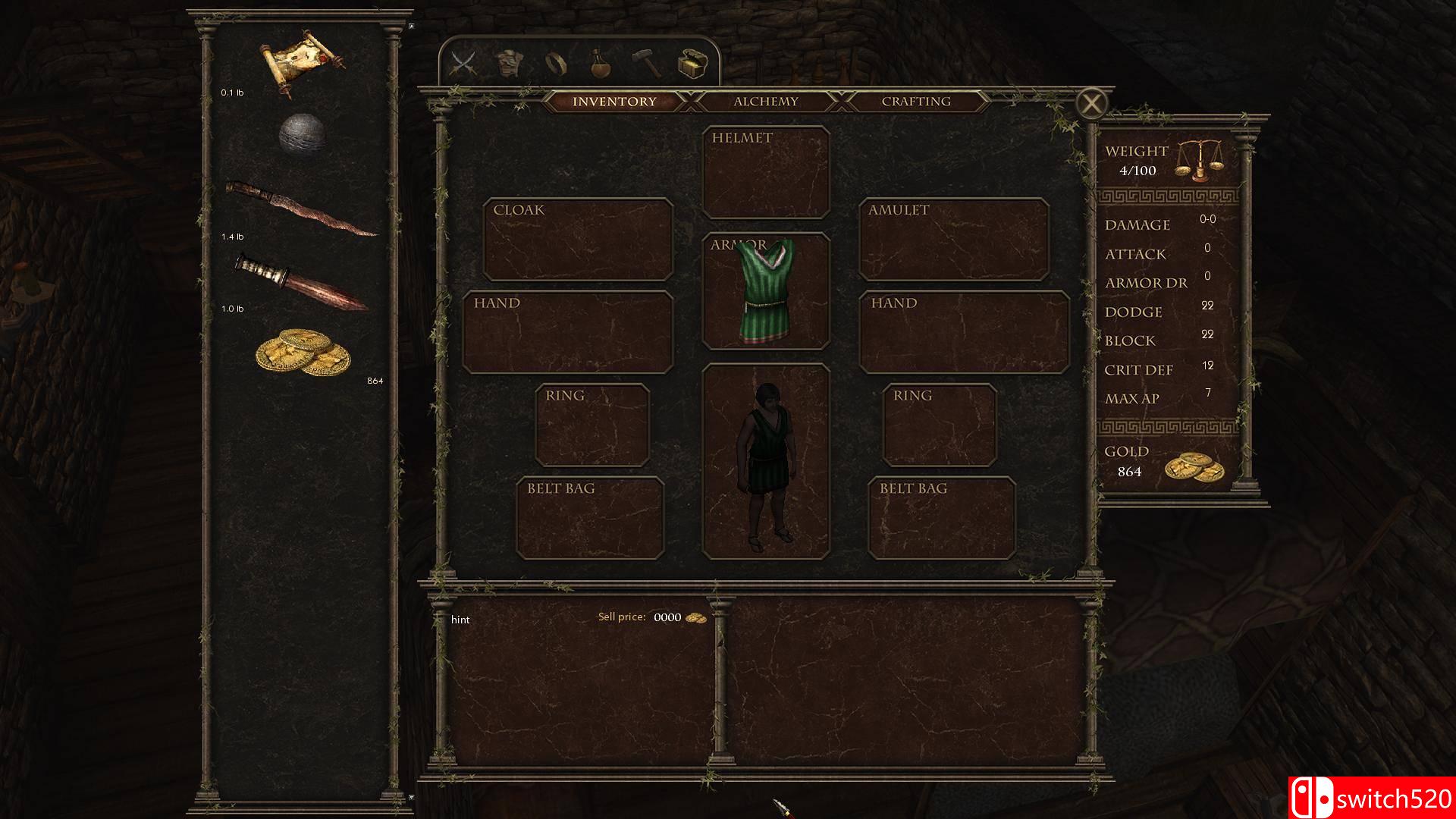Screen dimensions: 1456x819
Task: Show all items with the chest filter
Action: [692, 64]
